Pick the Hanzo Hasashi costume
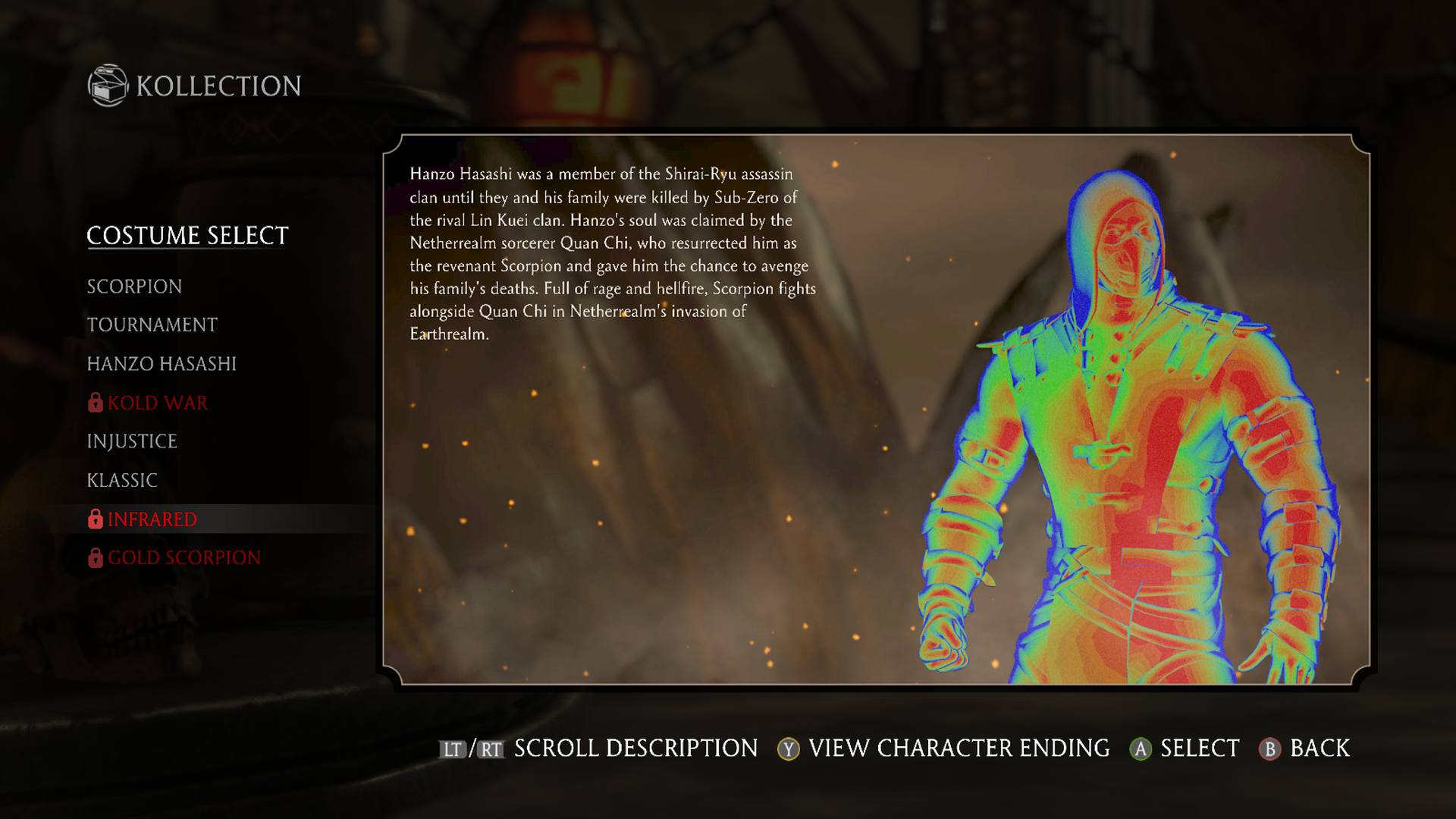1456x819 pixels. tap(162, 364)
